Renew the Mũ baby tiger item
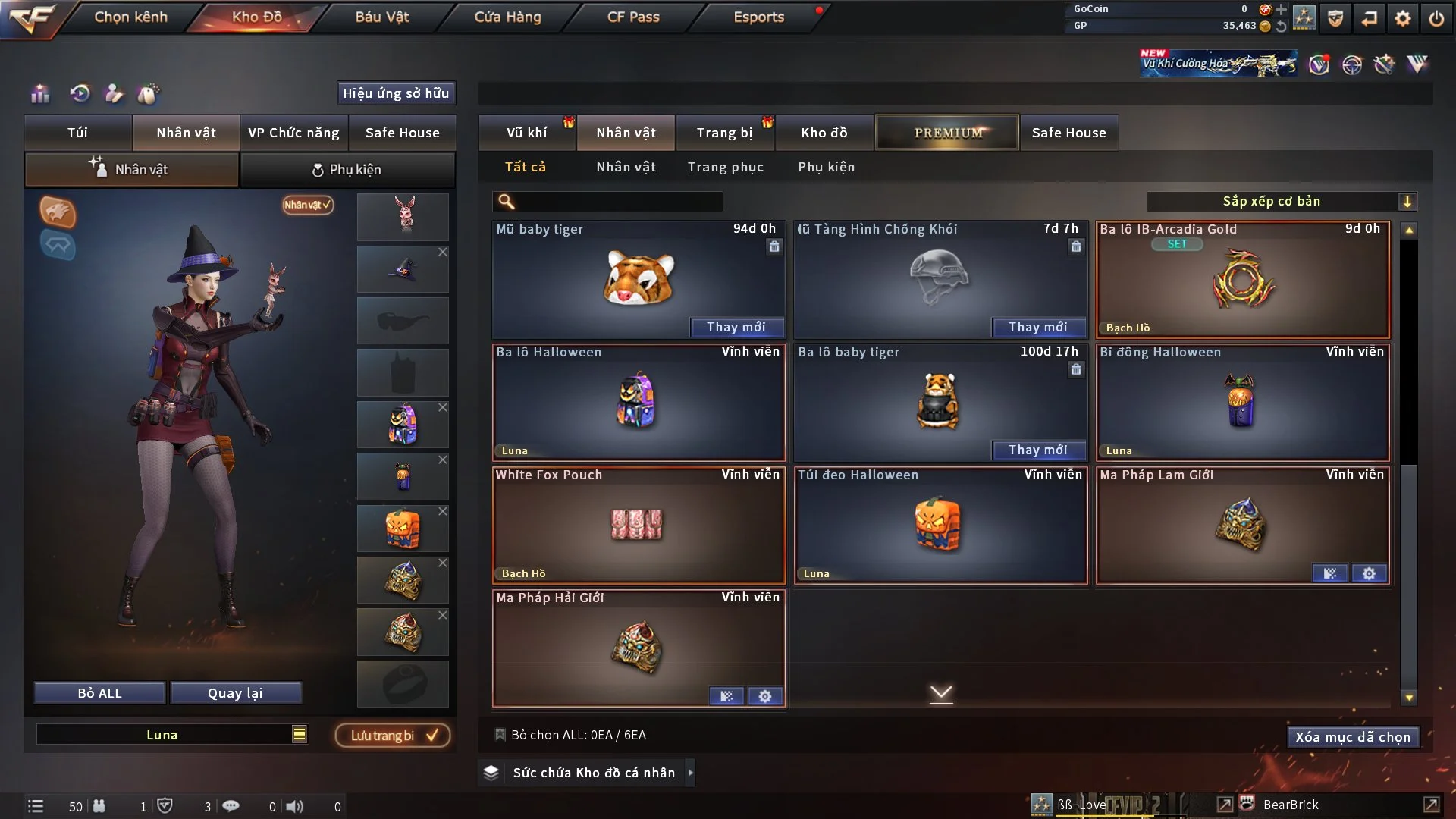Screen dimensions: 1456x819 click(736, 327)
